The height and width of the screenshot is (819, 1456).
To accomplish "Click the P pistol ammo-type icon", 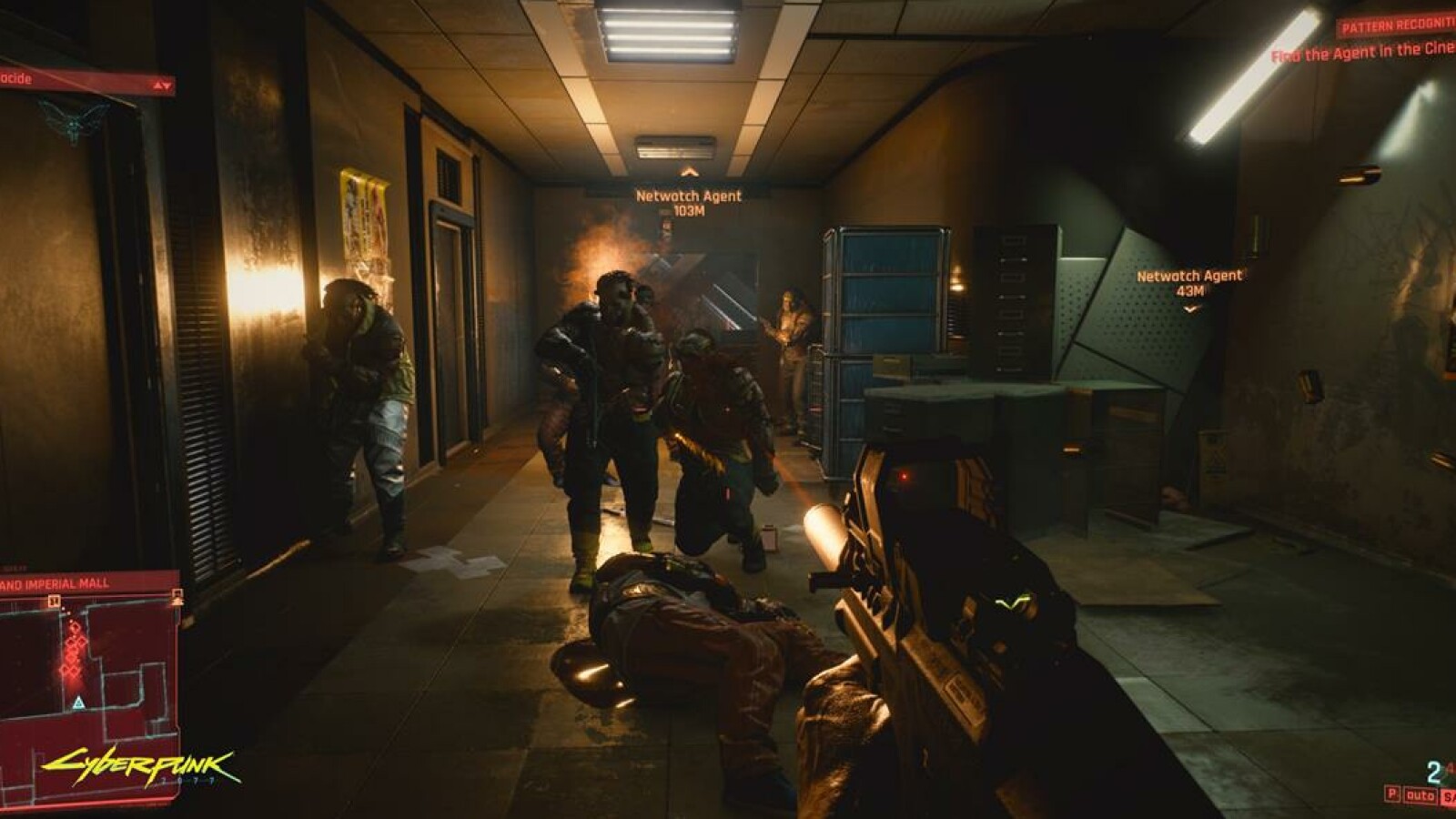I will pyautogui.click(x=1392, y=794).
